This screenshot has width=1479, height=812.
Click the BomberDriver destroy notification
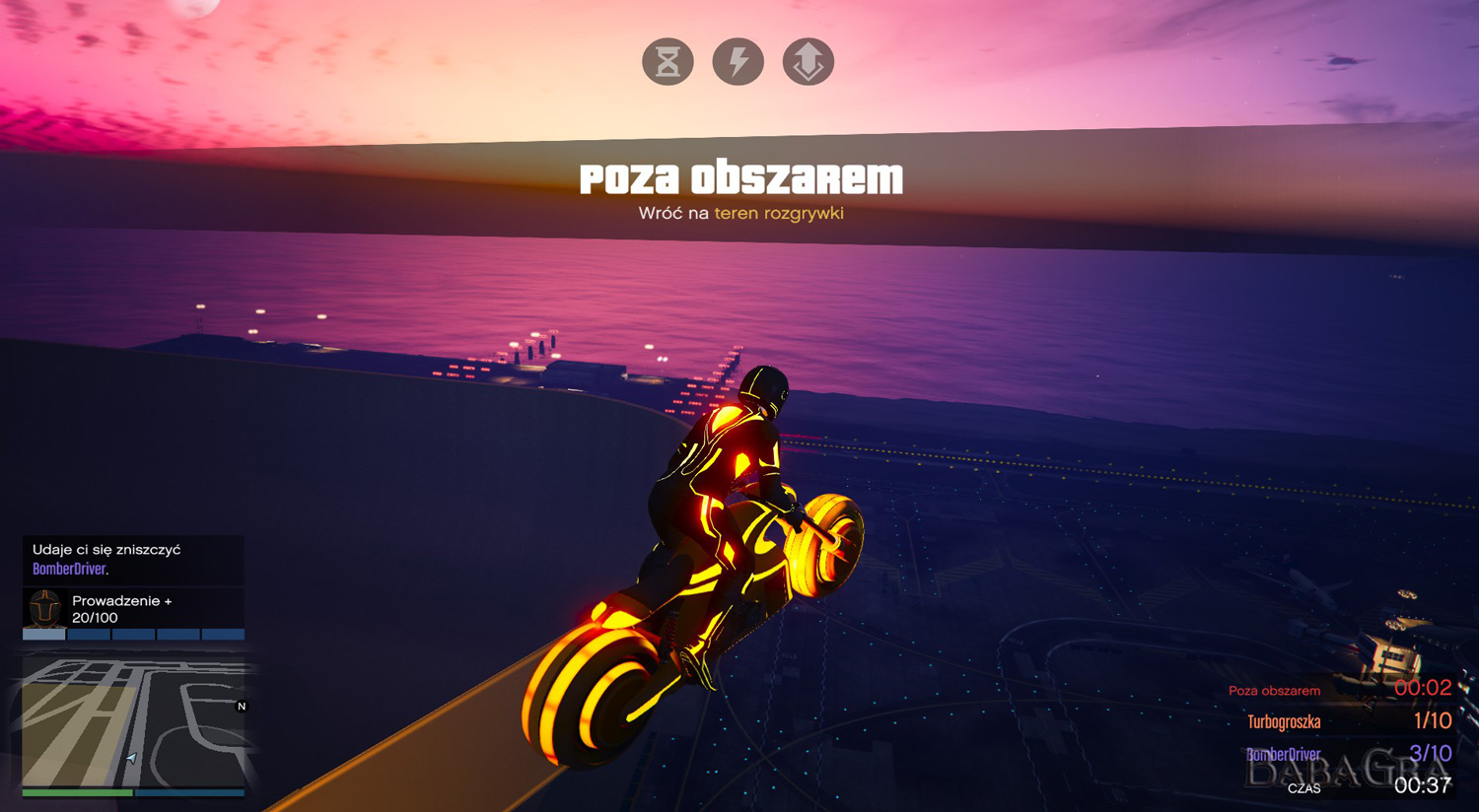(133, 560)
